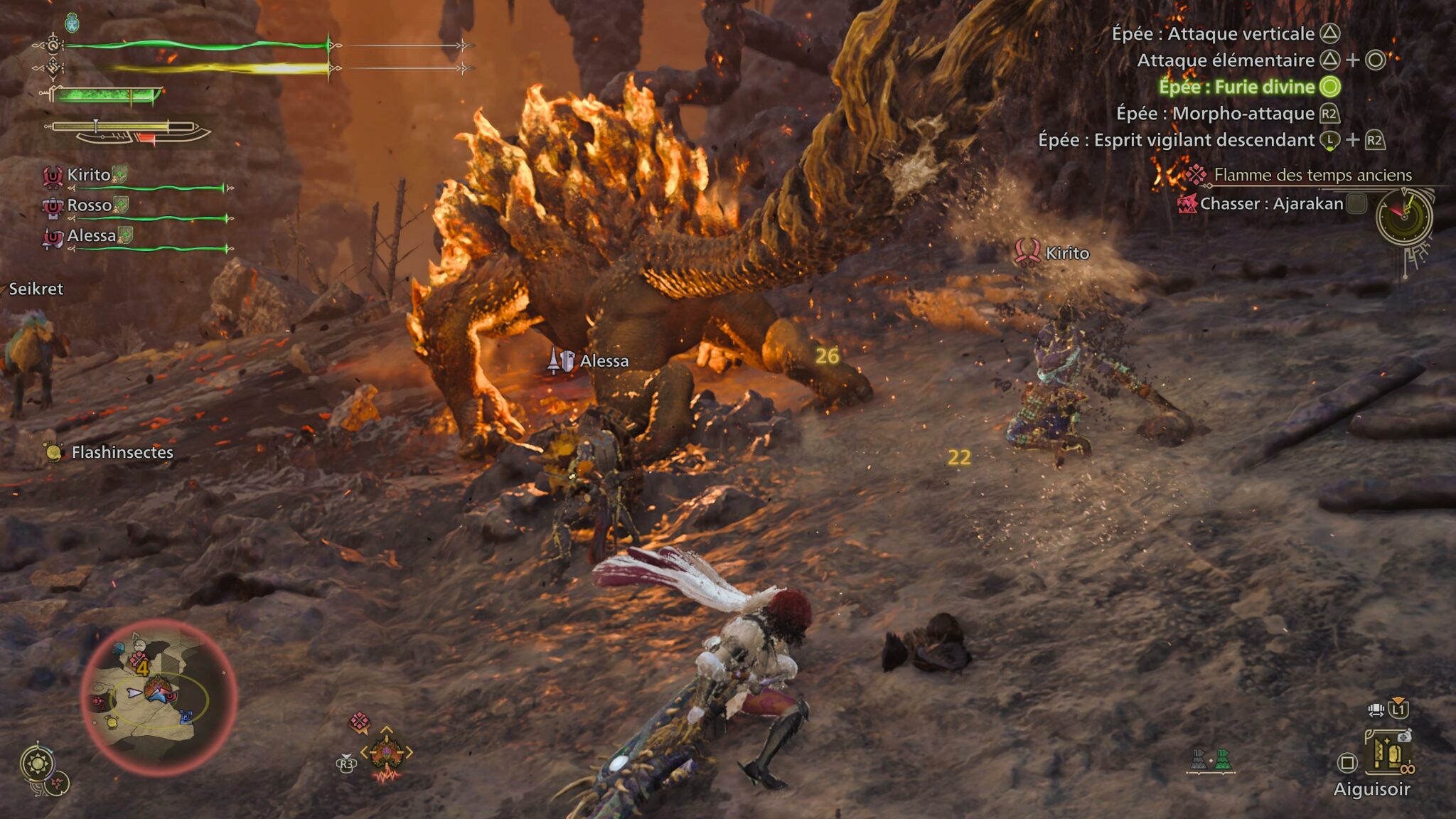
Task: Click the sun weather icon
Action: [38, 764]
